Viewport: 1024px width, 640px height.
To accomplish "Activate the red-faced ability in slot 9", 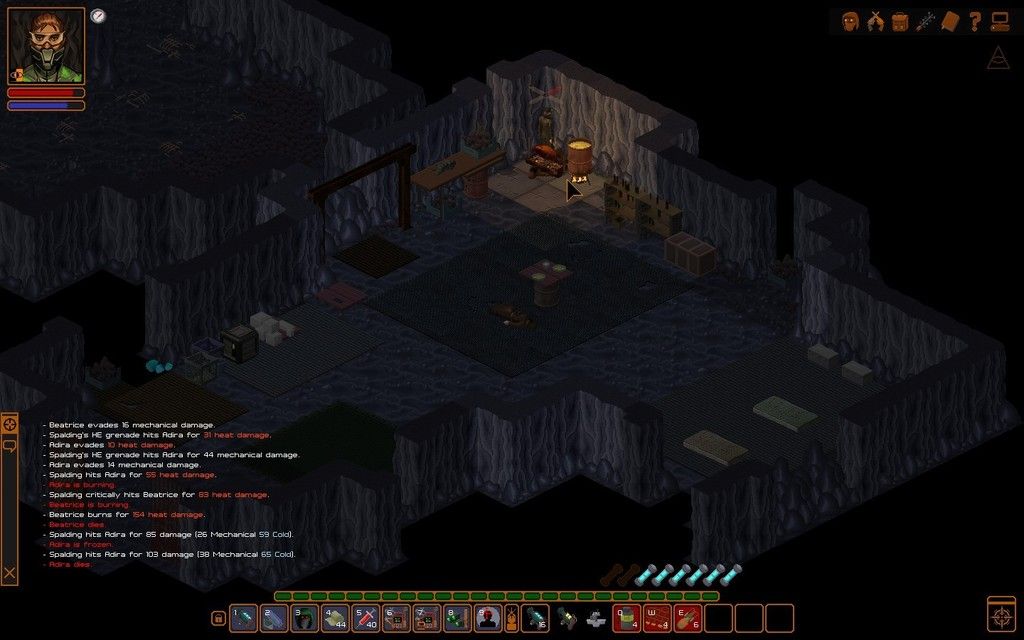I will 487,618.
